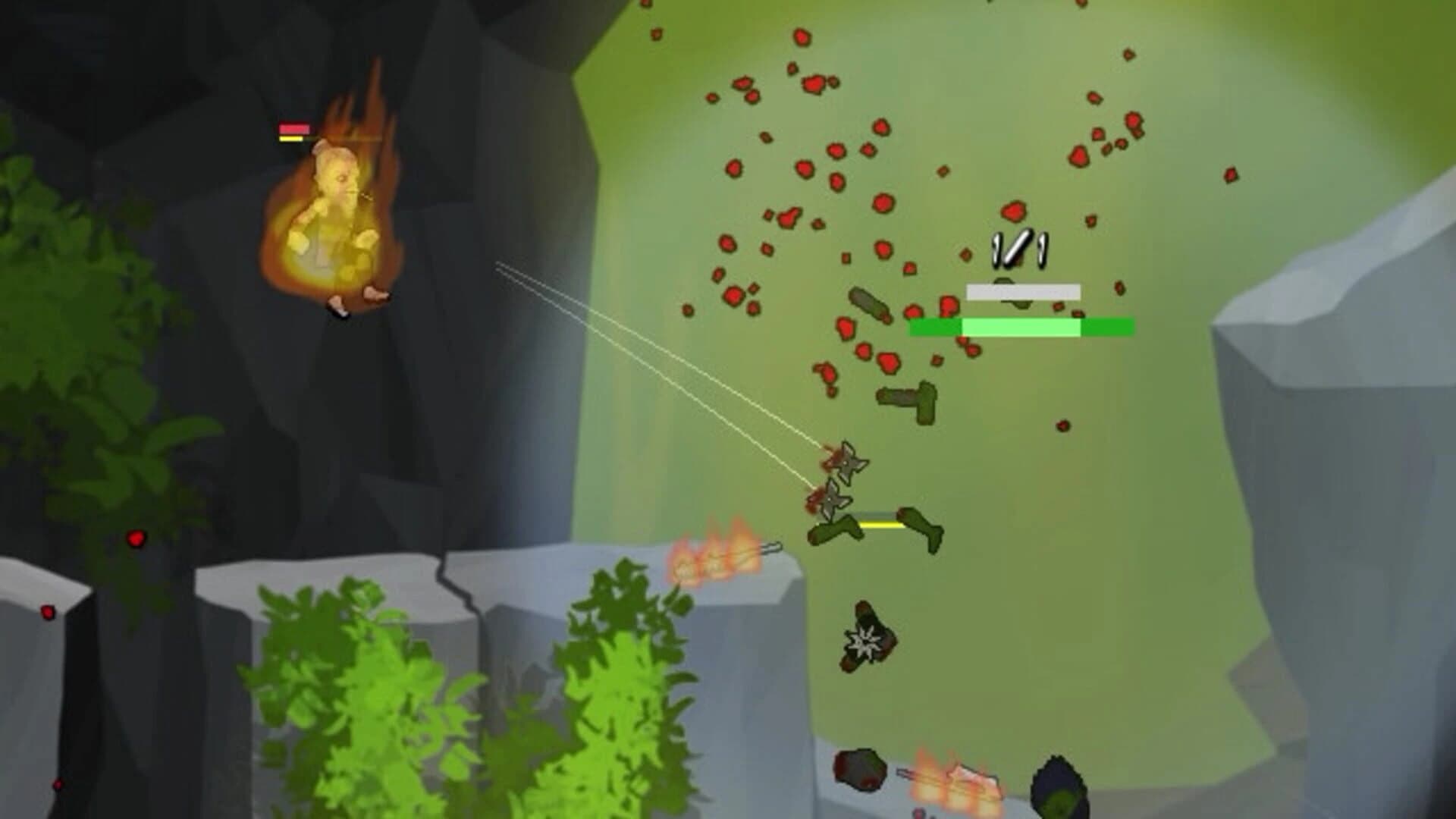Click the white reload progress bar
This screenshot has height=819, width=1456.
click(x=1022, y=290)
